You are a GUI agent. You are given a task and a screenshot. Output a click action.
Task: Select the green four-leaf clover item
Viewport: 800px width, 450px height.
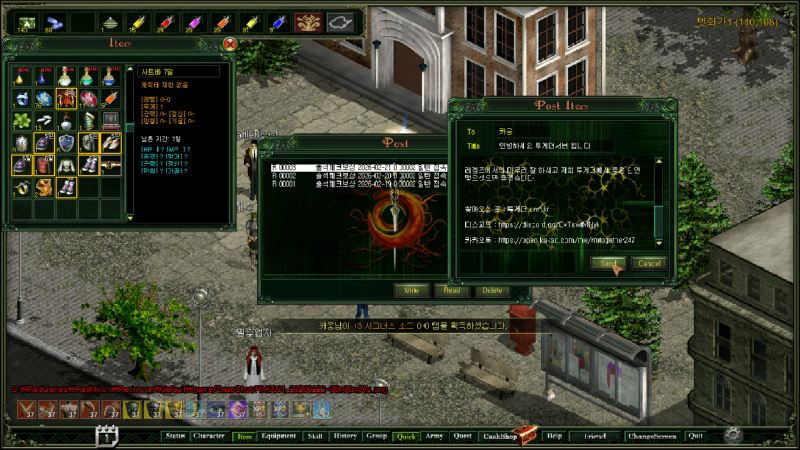coord(21,120)
